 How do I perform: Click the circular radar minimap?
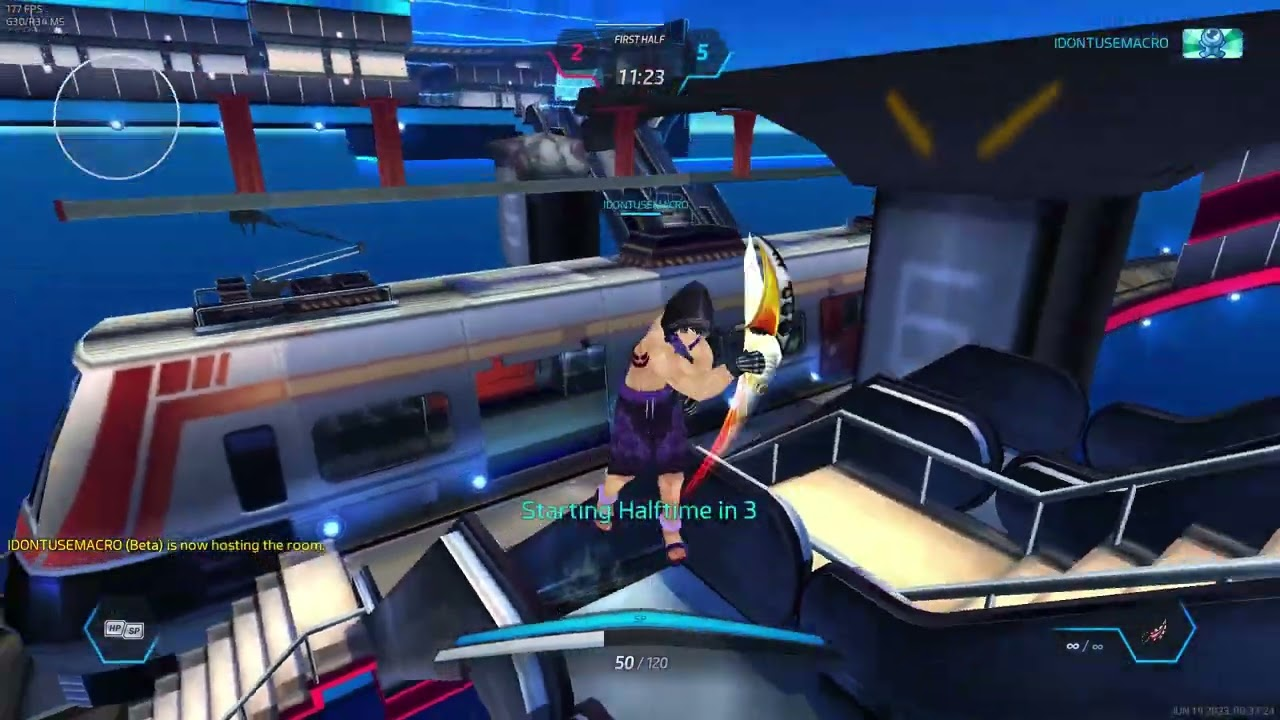(117, 117)
